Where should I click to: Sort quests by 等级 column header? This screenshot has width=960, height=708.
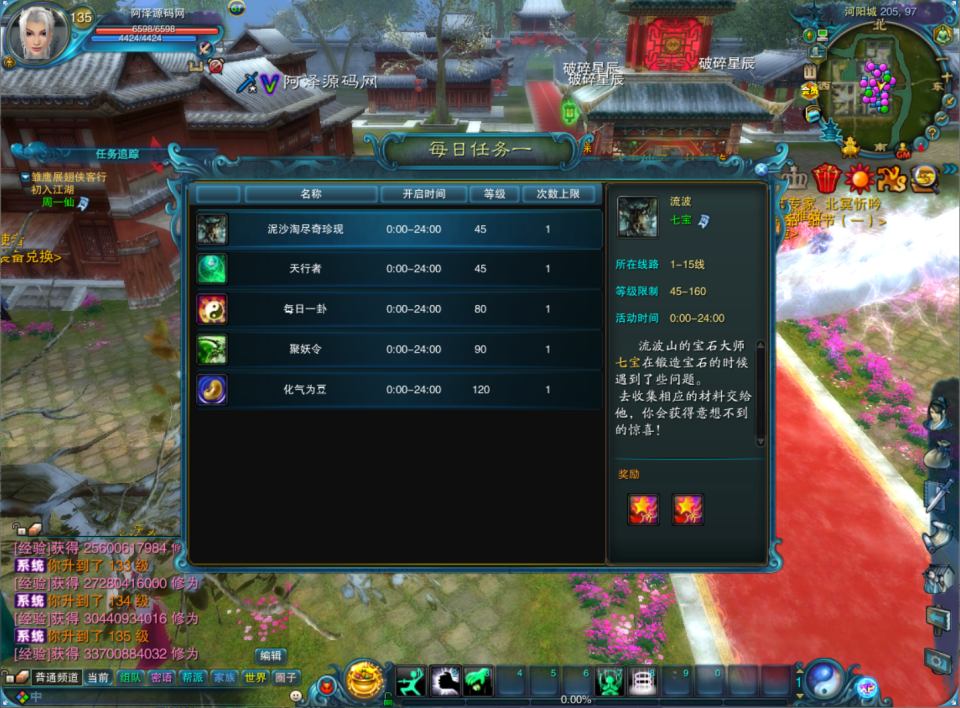coord(480,194)
